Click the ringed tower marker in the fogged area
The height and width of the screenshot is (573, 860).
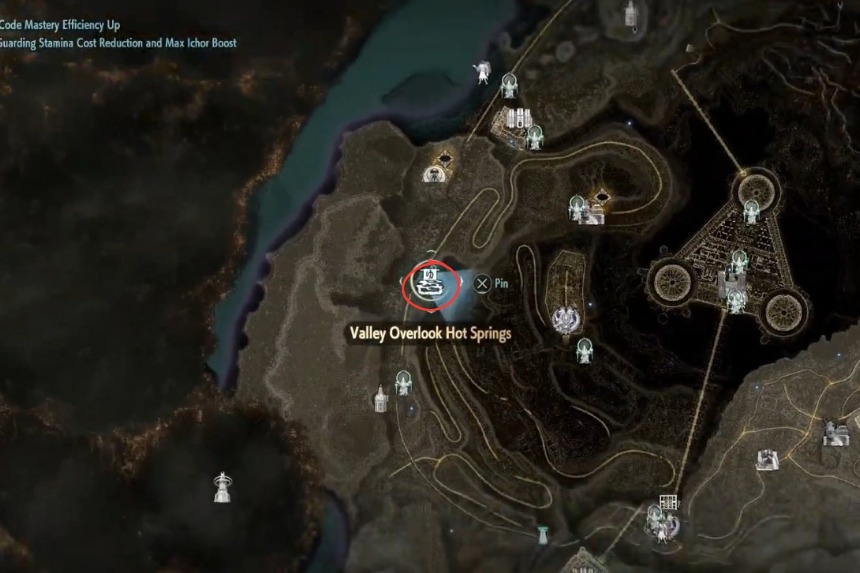coord(222,487)
